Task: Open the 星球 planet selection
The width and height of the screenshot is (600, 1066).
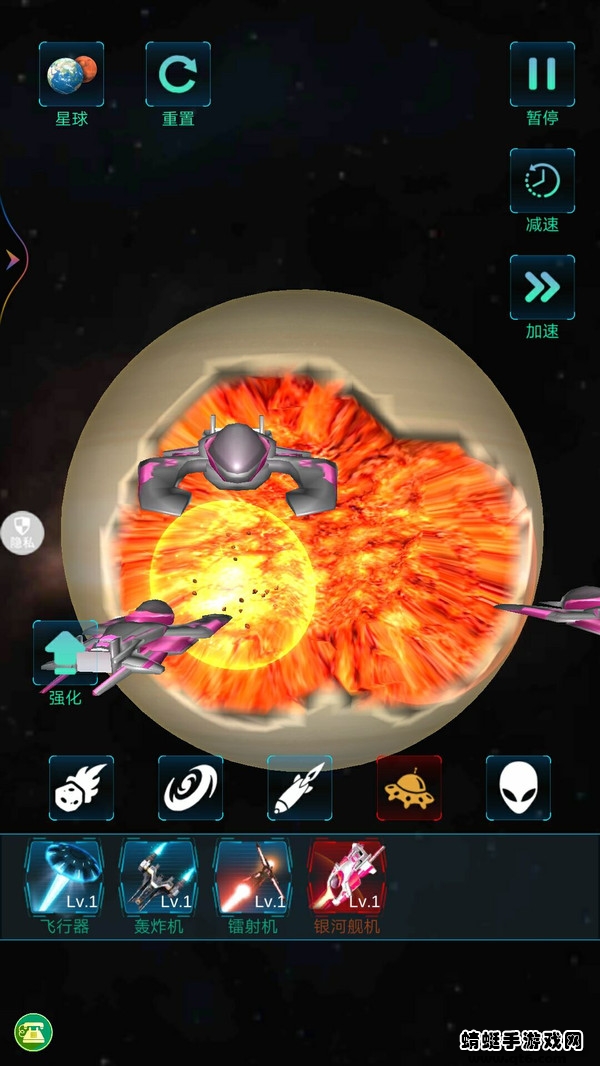Action: pos(71,75)
